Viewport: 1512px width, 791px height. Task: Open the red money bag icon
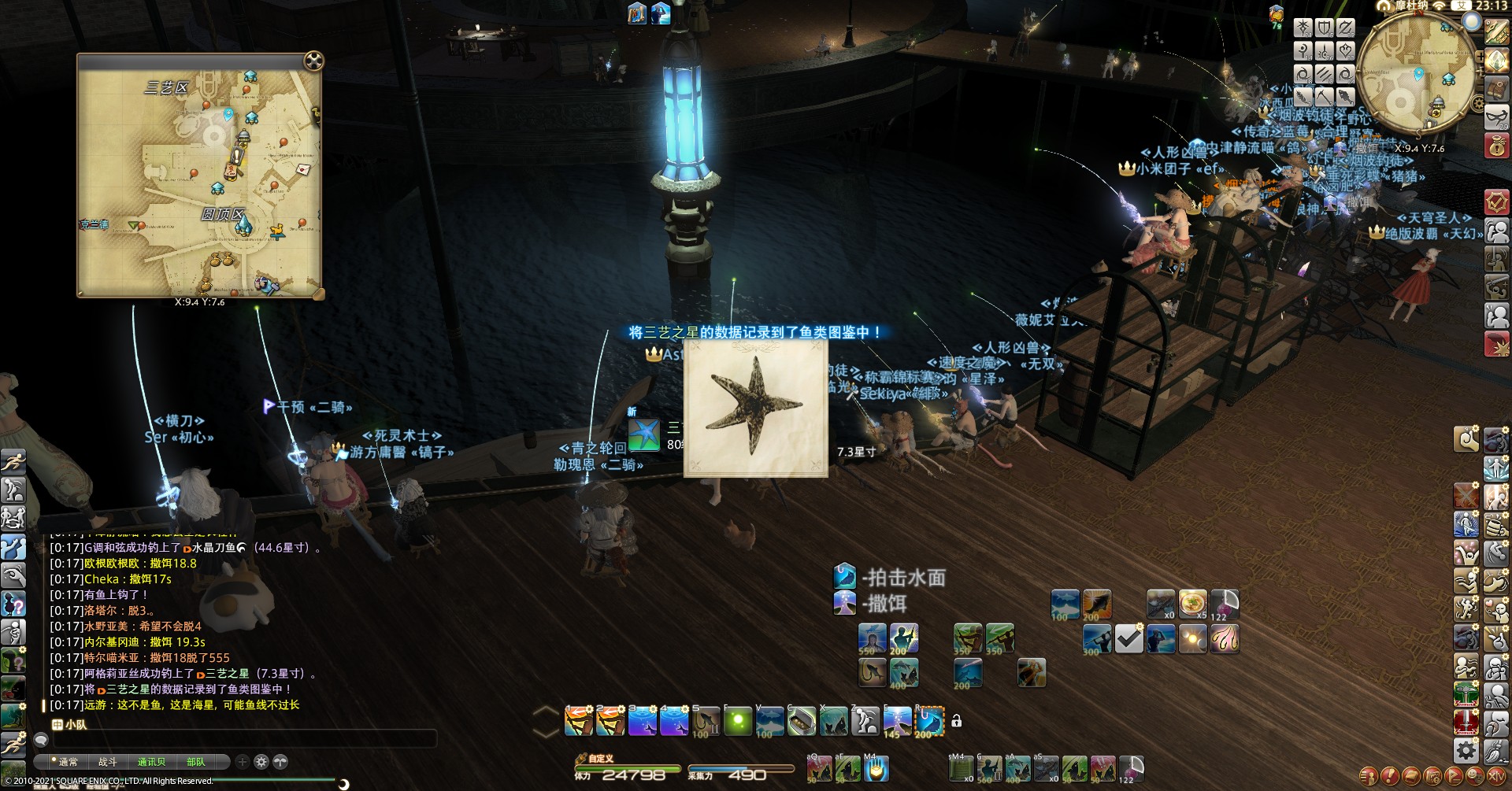pyautogui.click(x=1496, y=146)
